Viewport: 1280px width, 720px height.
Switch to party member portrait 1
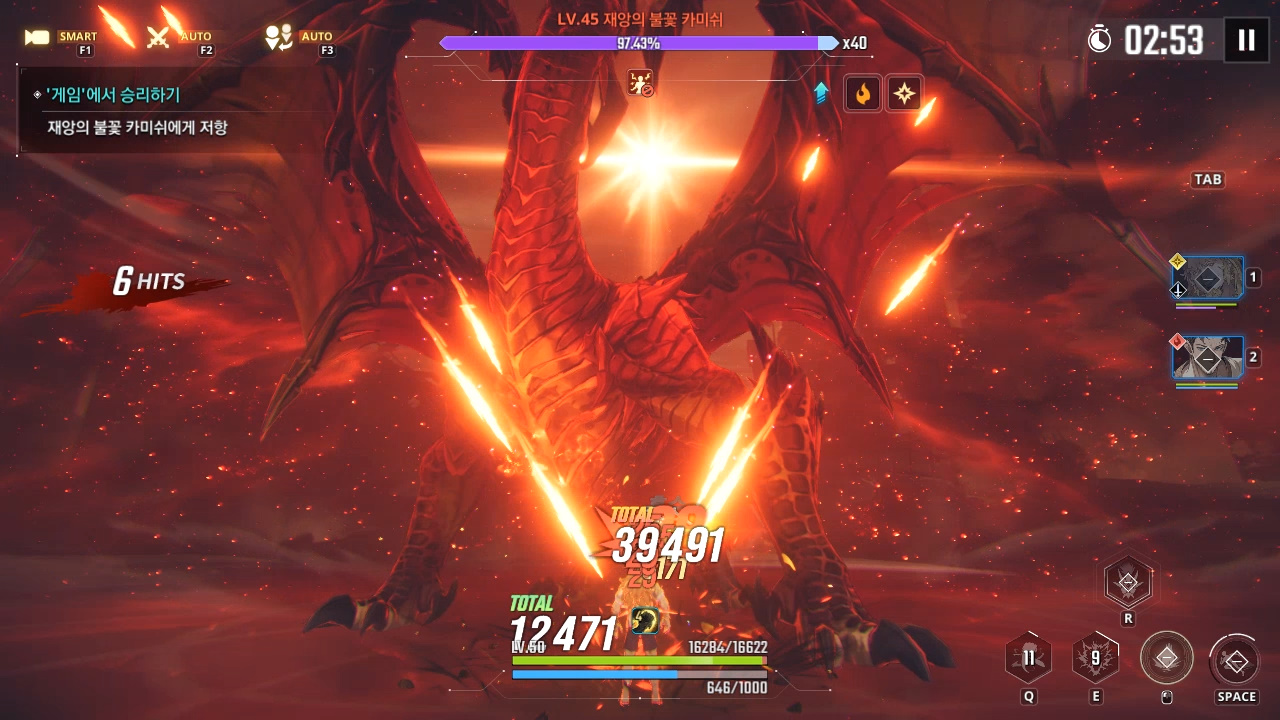1208,278
